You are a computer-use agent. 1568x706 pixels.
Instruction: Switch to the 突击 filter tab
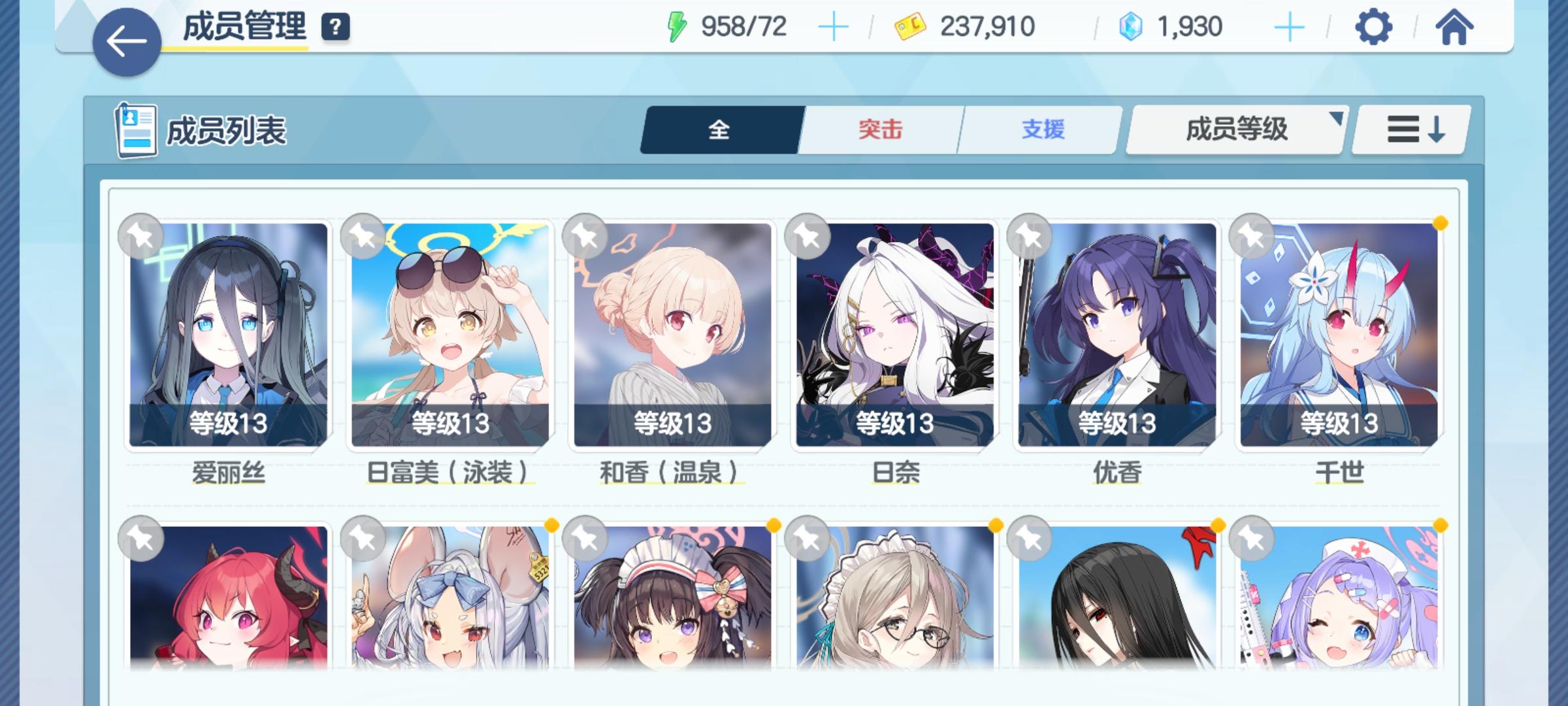(x=879, y=130)
